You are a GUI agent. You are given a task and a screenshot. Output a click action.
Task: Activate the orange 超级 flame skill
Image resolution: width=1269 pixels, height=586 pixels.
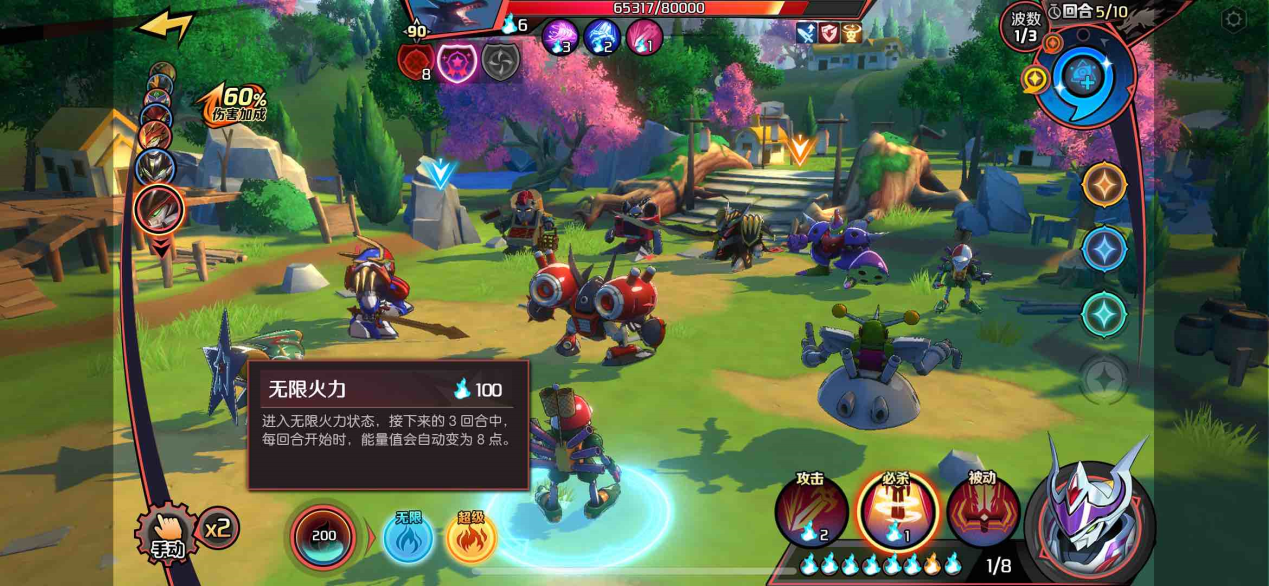click(x=470, y=537)
